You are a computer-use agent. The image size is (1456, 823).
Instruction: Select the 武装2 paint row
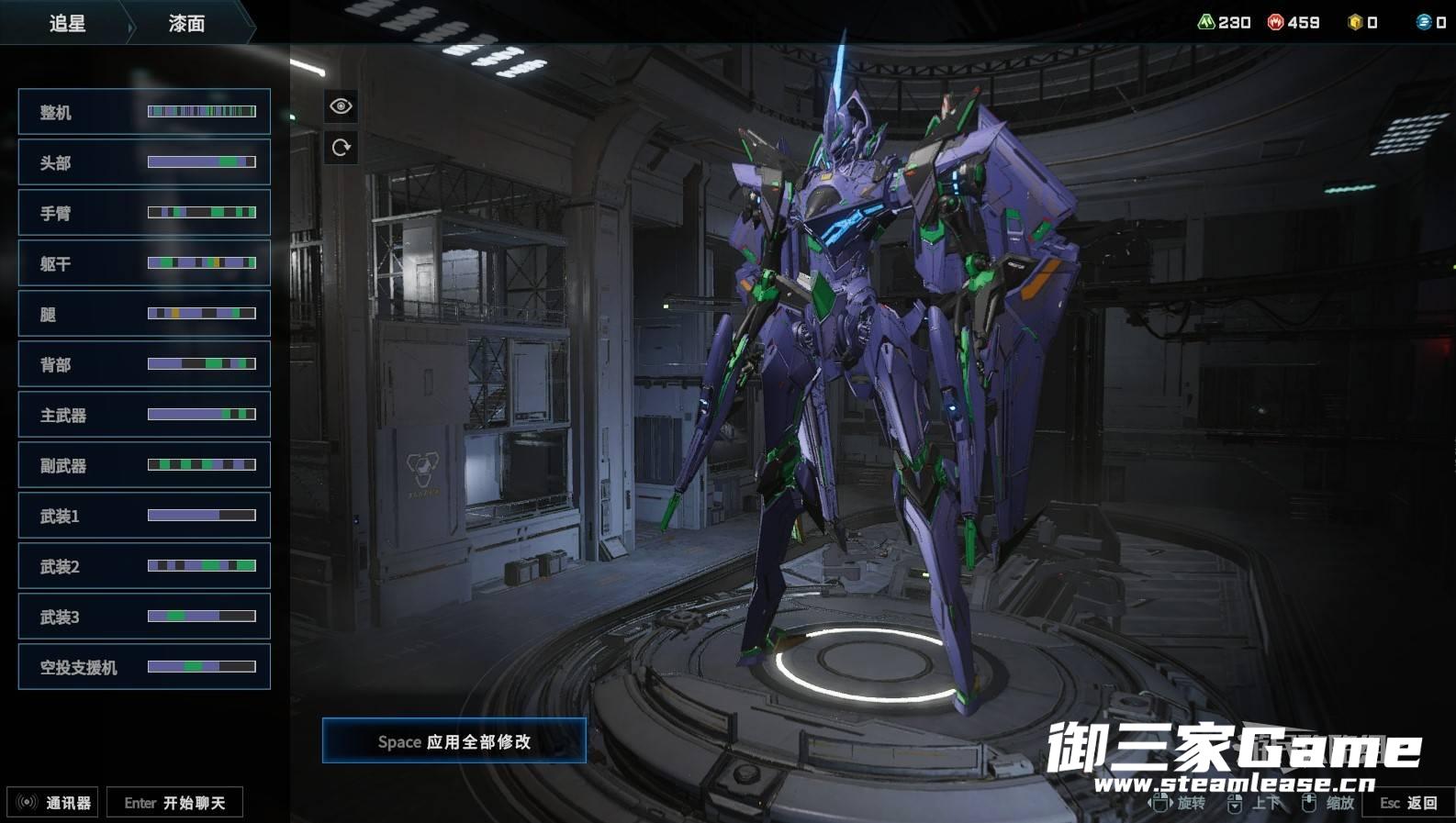(x=144, y=566)
